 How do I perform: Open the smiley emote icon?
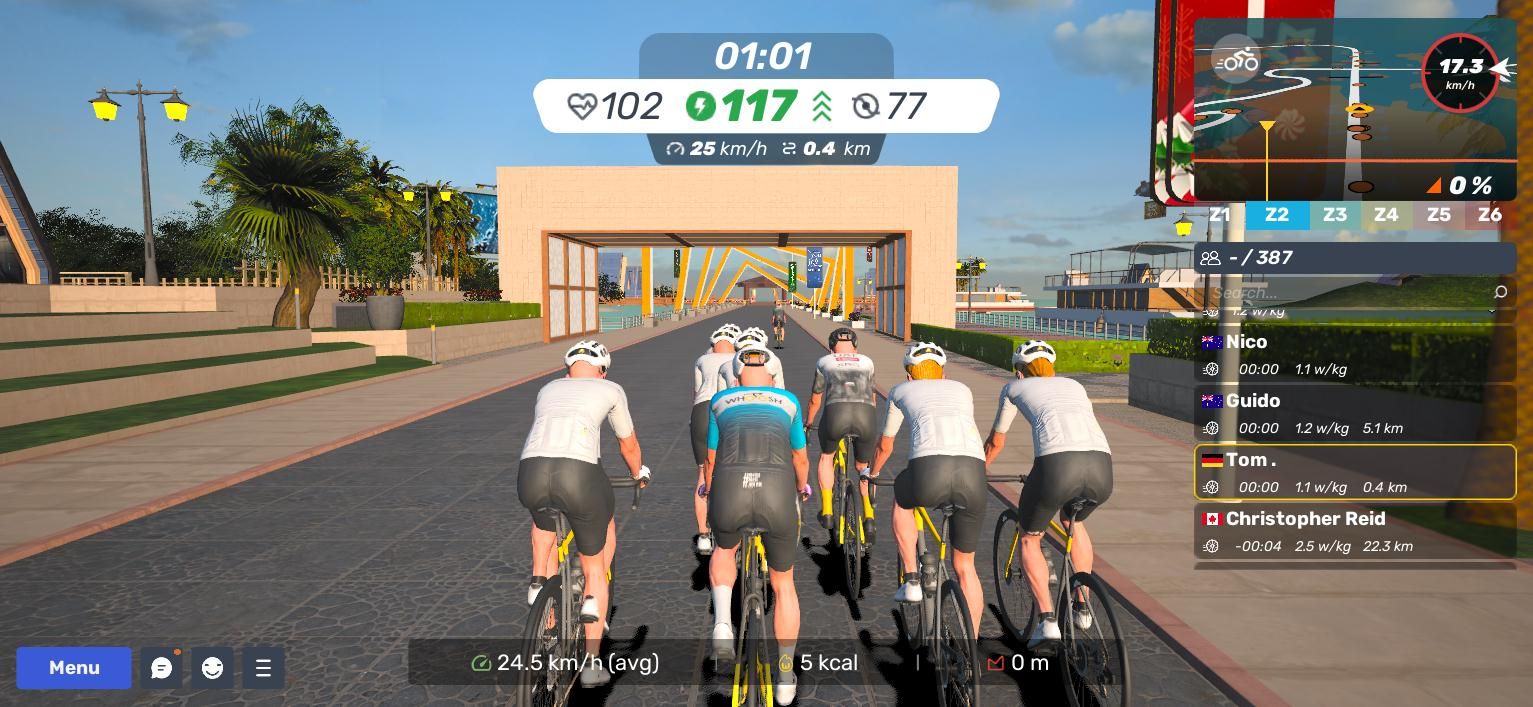click(x=212, y=668)
